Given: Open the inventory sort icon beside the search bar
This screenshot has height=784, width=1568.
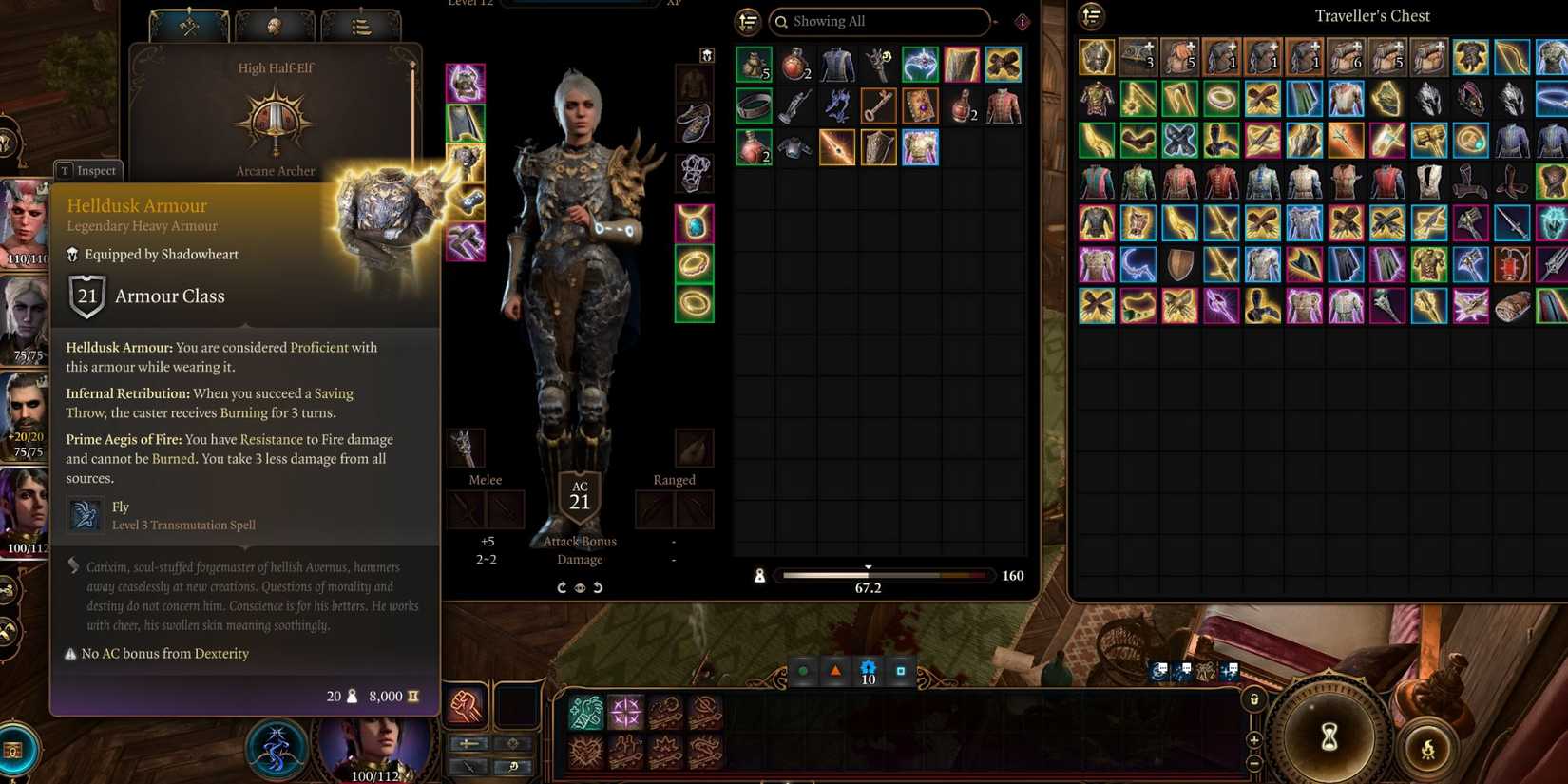Looking at the screenshot, I should [748, 21].
